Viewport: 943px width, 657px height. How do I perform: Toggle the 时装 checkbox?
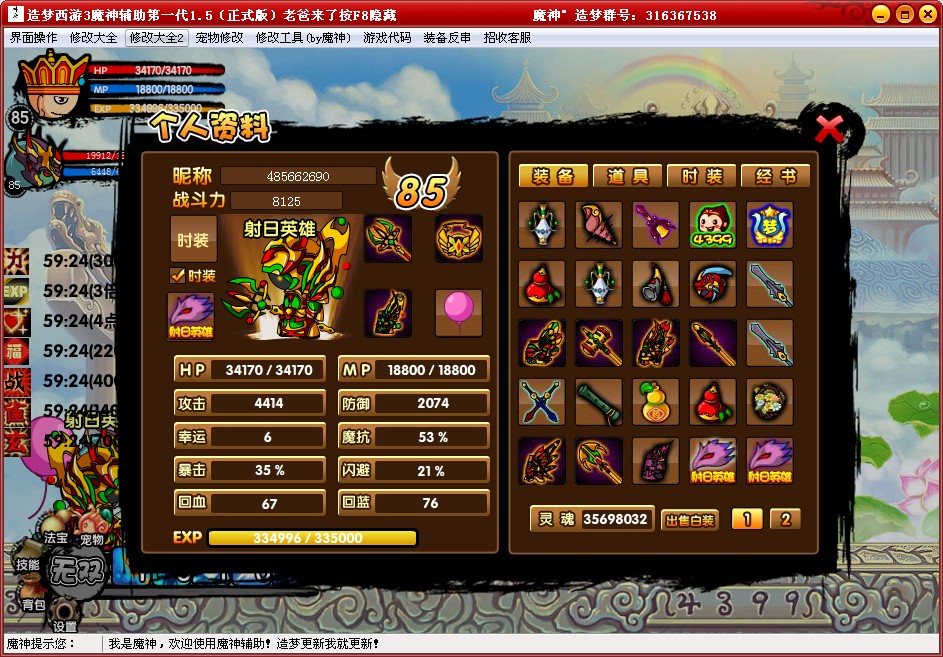(178, 276)
